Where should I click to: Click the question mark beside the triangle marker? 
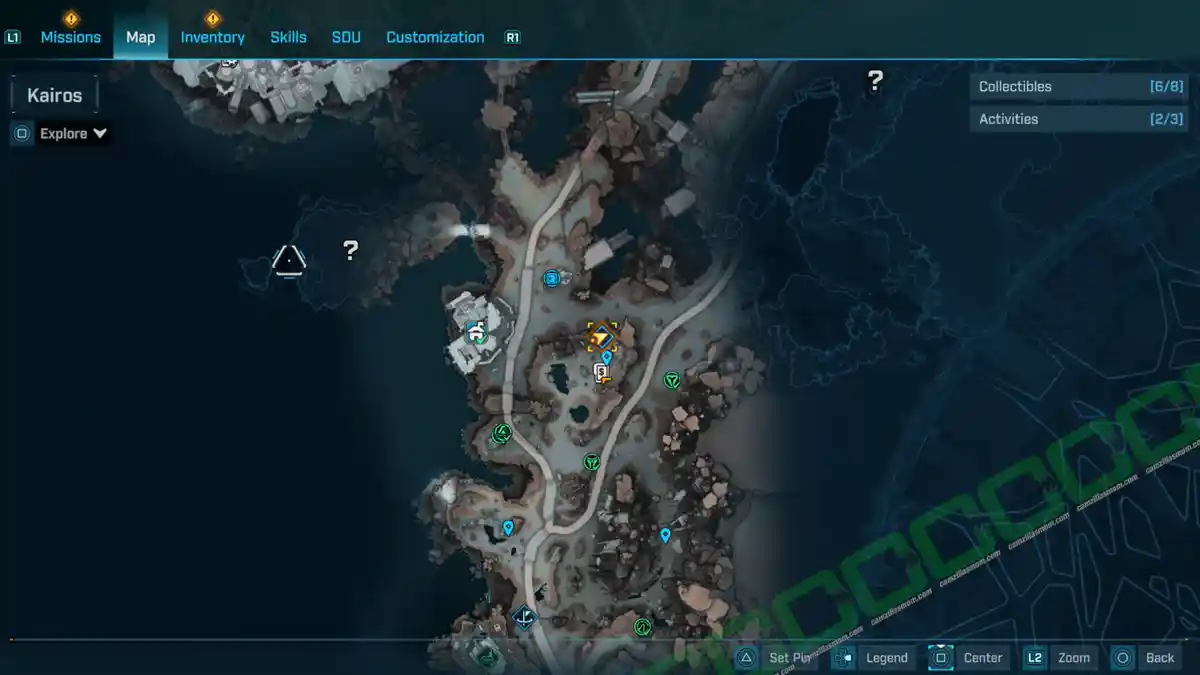point(350,250)
